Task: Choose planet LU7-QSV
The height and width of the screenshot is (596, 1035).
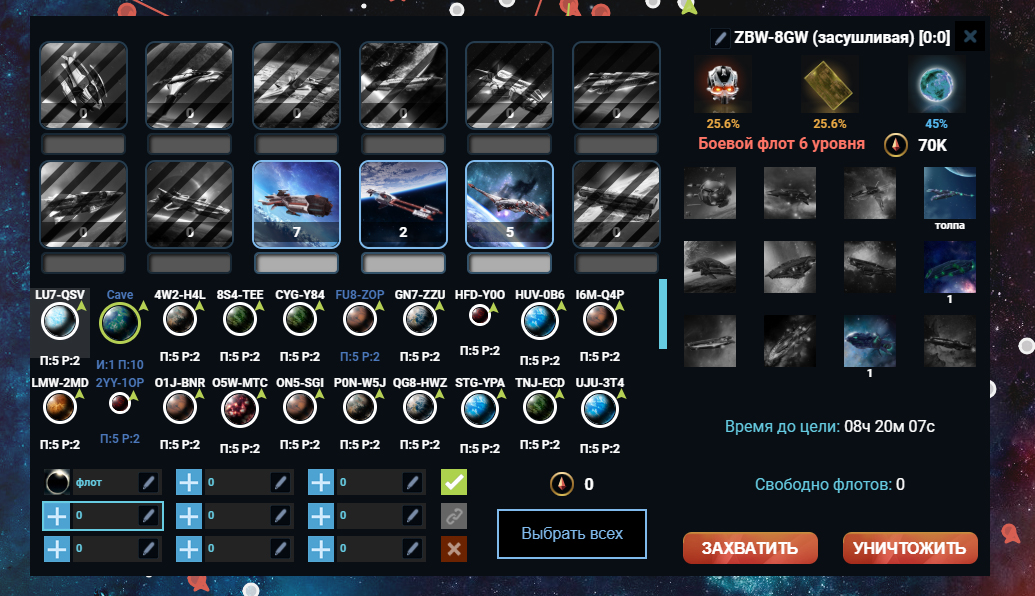Action: coord(60,322)
